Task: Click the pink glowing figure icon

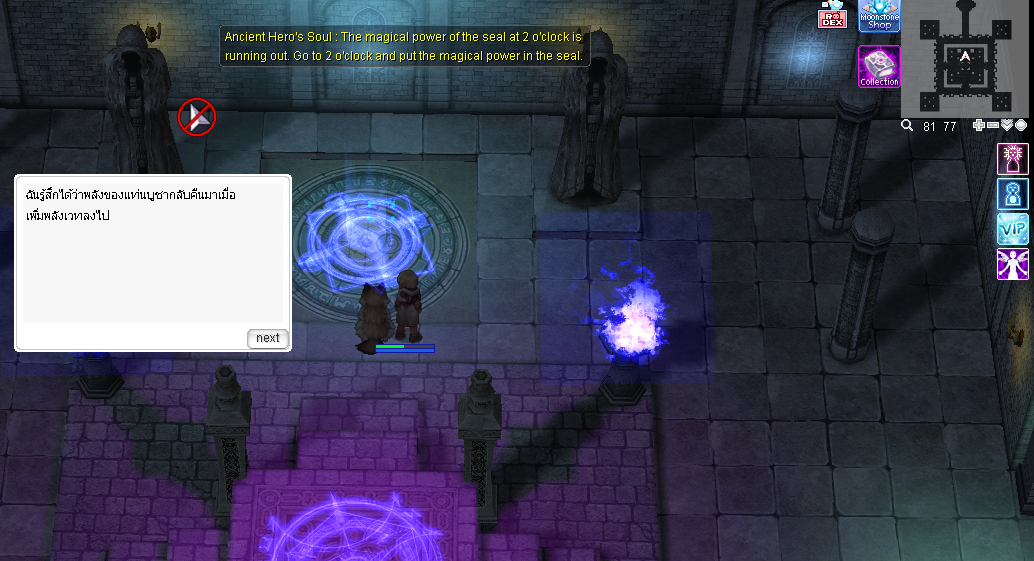Action: click(1012, 159)
